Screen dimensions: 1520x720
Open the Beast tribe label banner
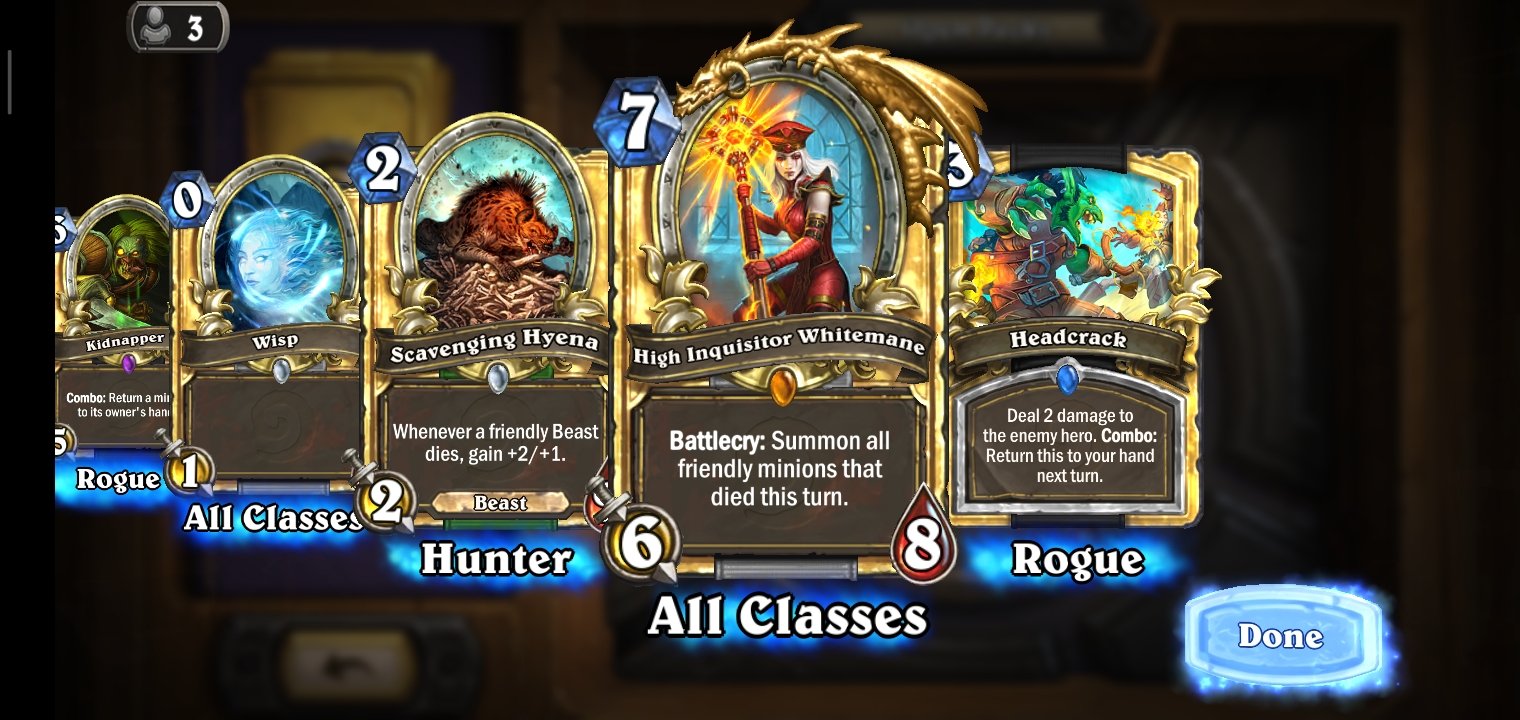pyautogui.click(x=499, y=503)
